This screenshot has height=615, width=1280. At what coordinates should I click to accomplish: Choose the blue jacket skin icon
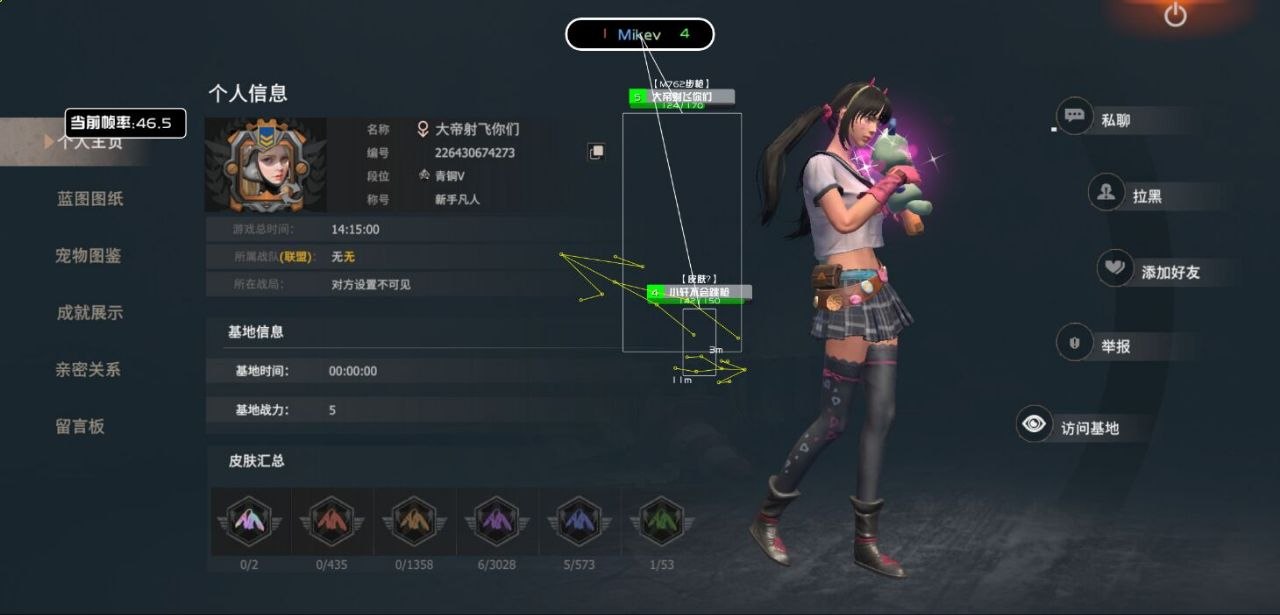pyautogui.click(x=579, y=522)
